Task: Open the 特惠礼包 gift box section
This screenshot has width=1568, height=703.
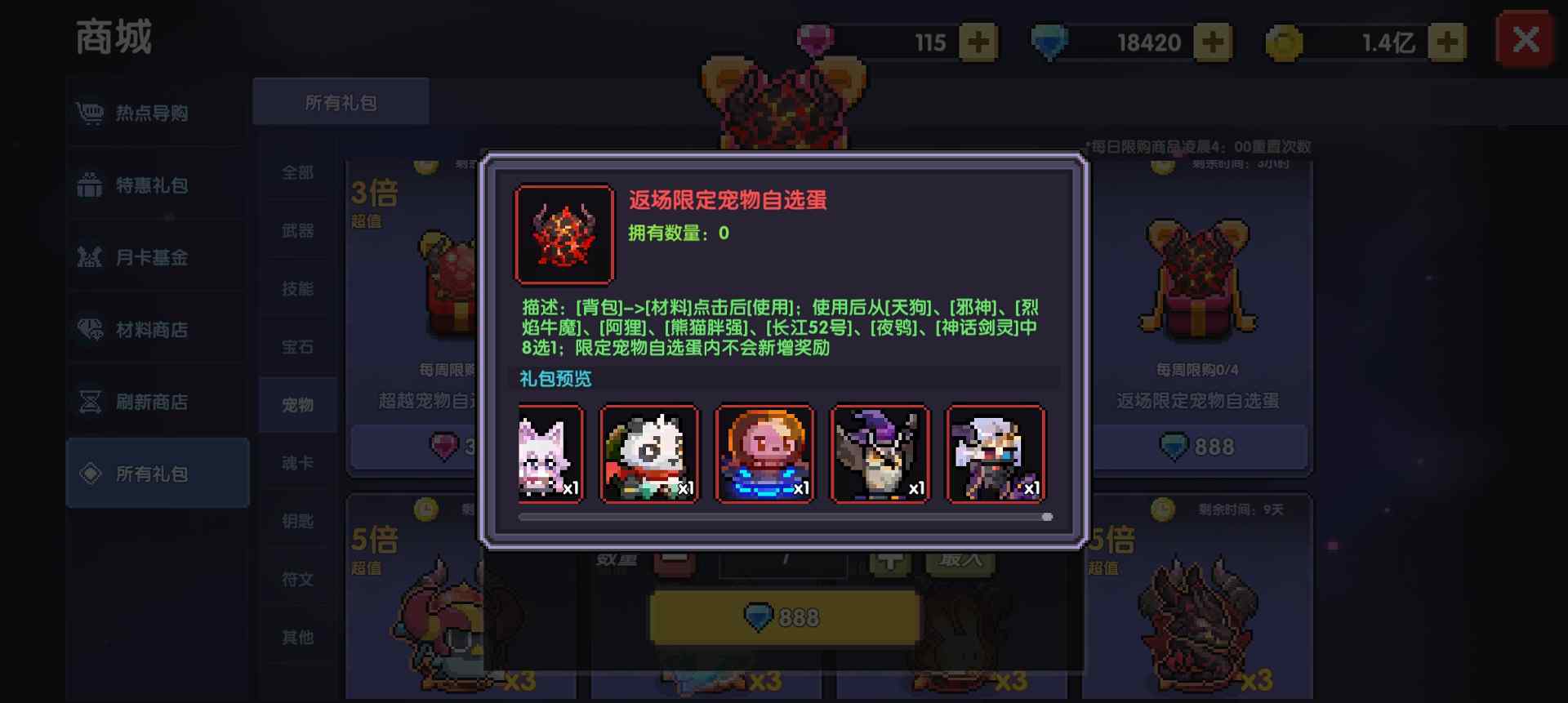Action: pyautogui.click(x=90, y=185)
